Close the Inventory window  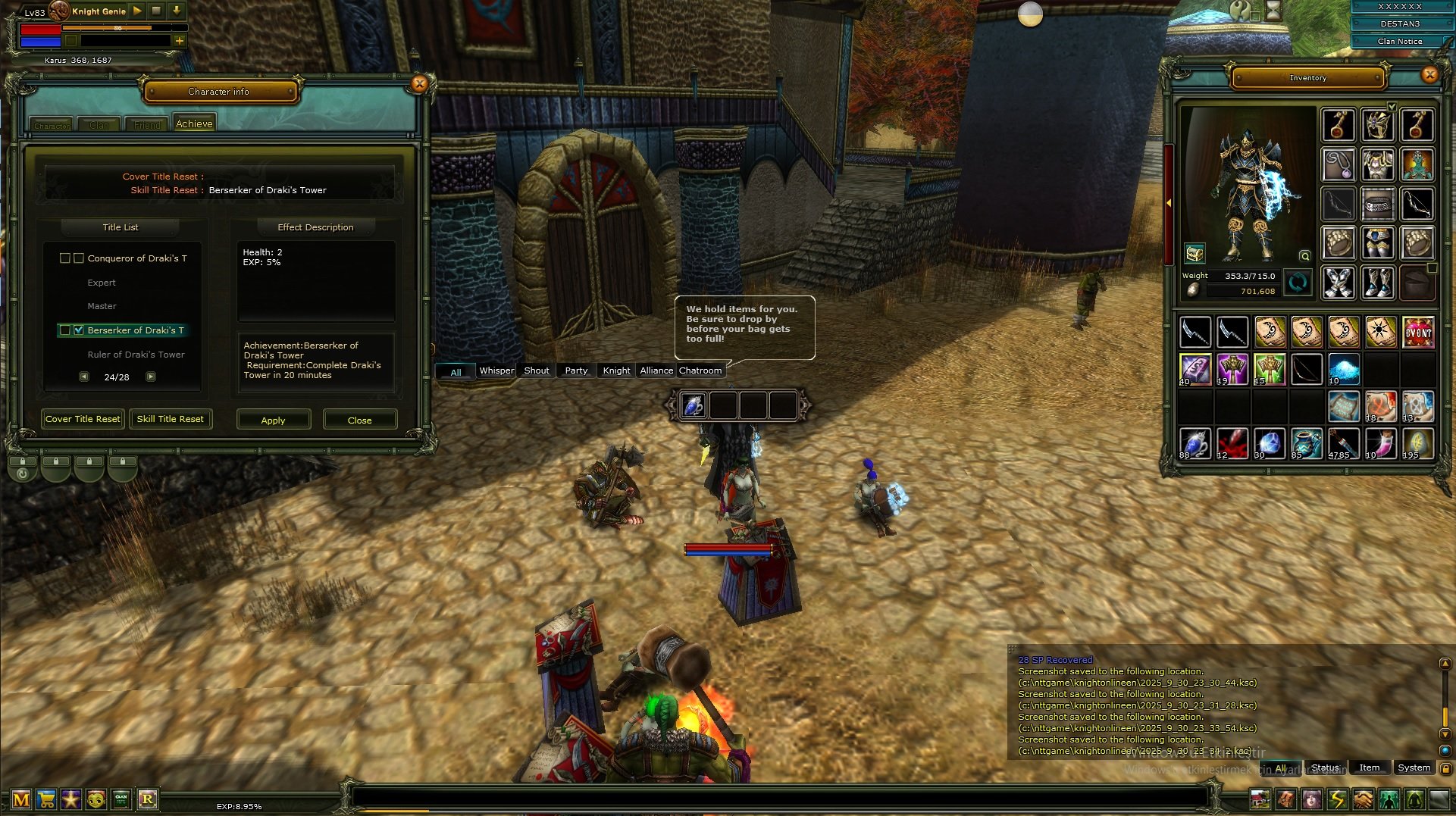(x=1429, y=74)
